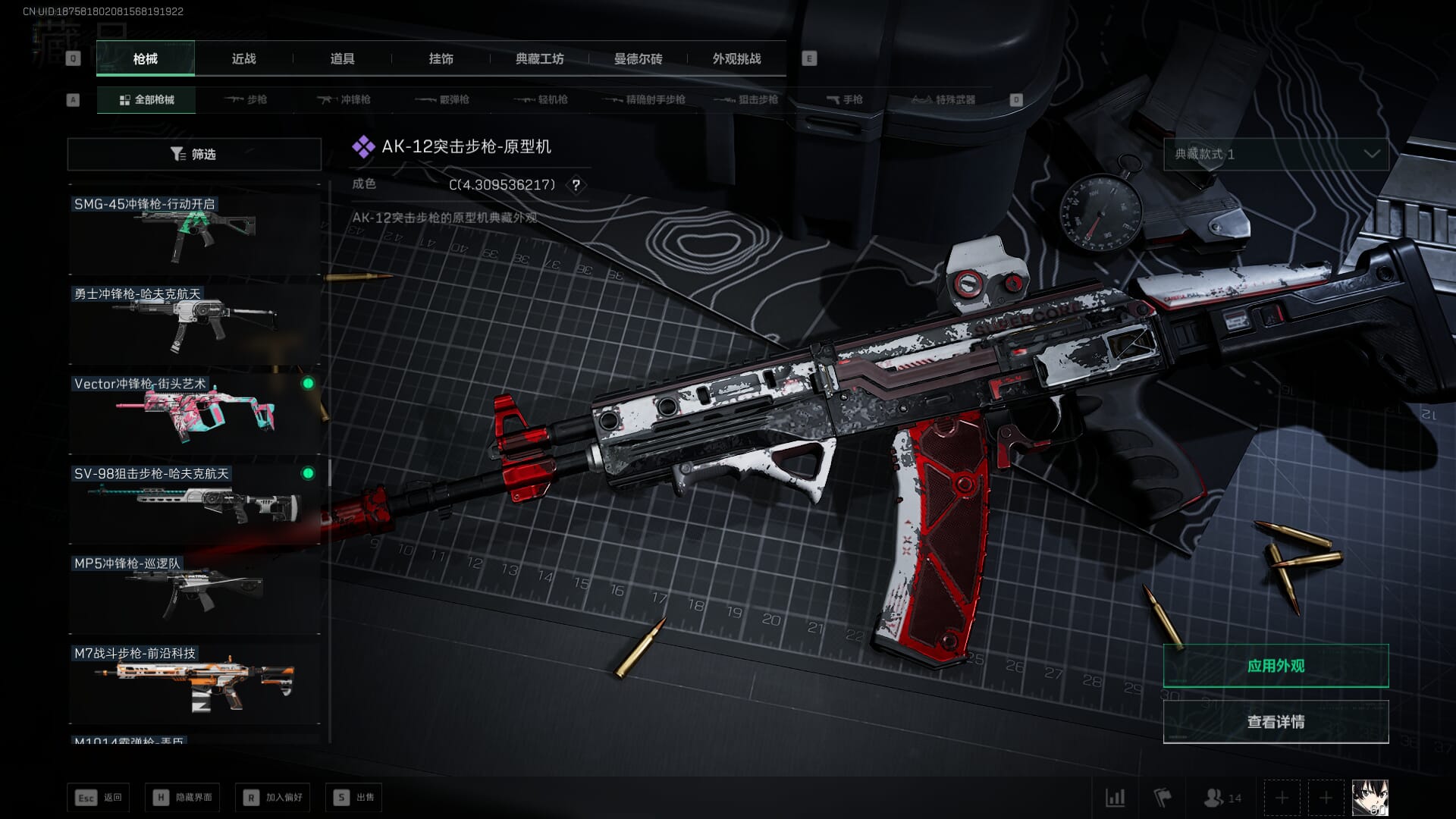Open the friends list icon
The image size is (1456, 819).
click(x=1222, y=798)
